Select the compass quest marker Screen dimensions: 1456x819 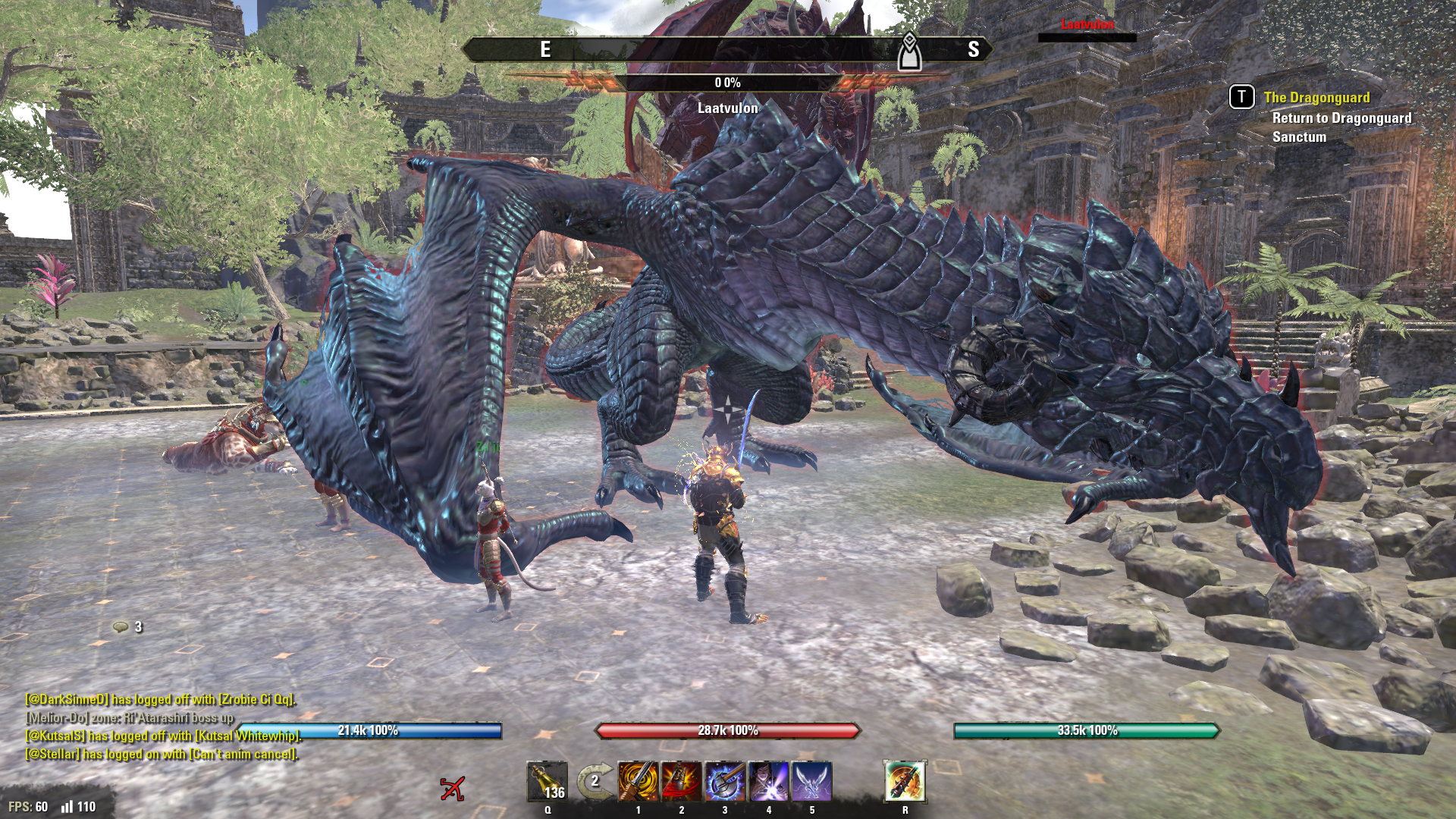(x=909, y=52)
